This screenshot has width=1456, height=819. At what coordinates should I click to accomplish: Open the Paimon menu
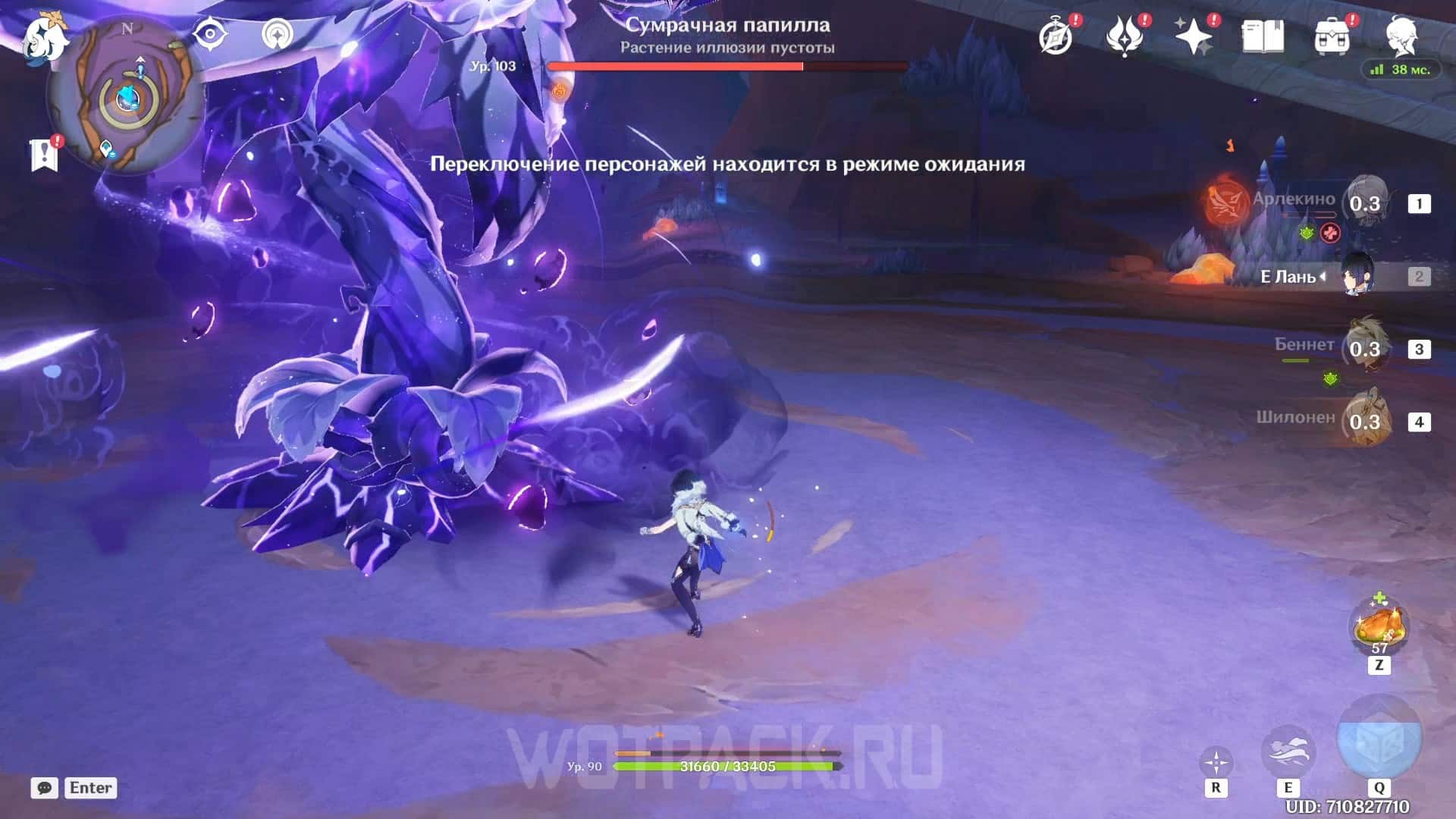coord(44,38)
